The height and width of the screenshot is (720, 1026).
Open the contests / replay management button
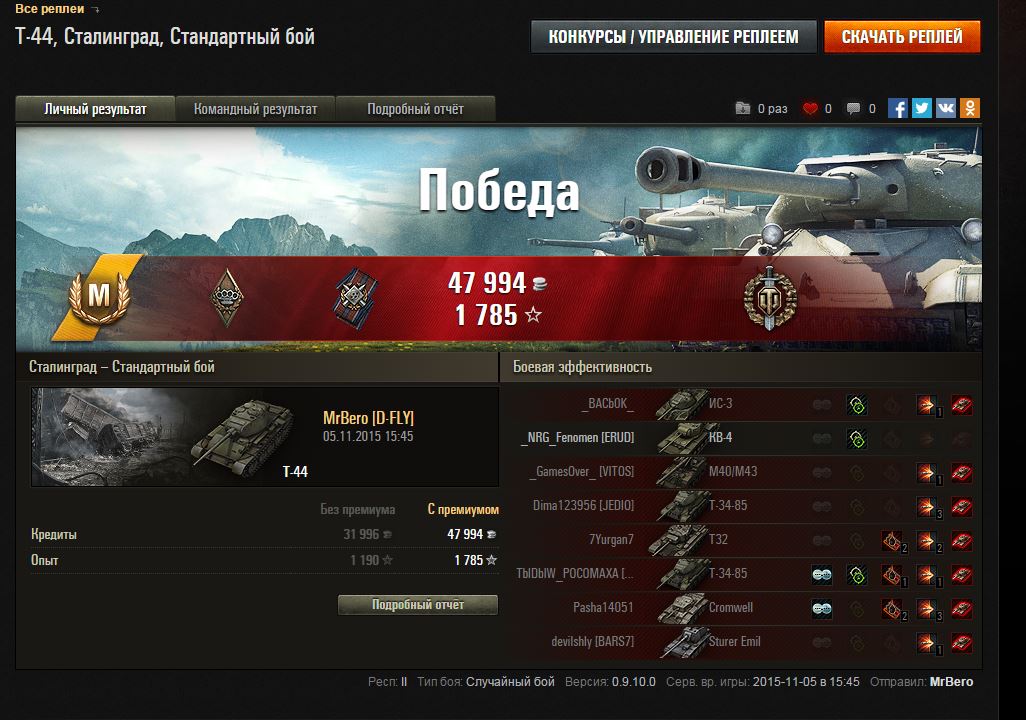pyautogui.click(x=673, y=37)
